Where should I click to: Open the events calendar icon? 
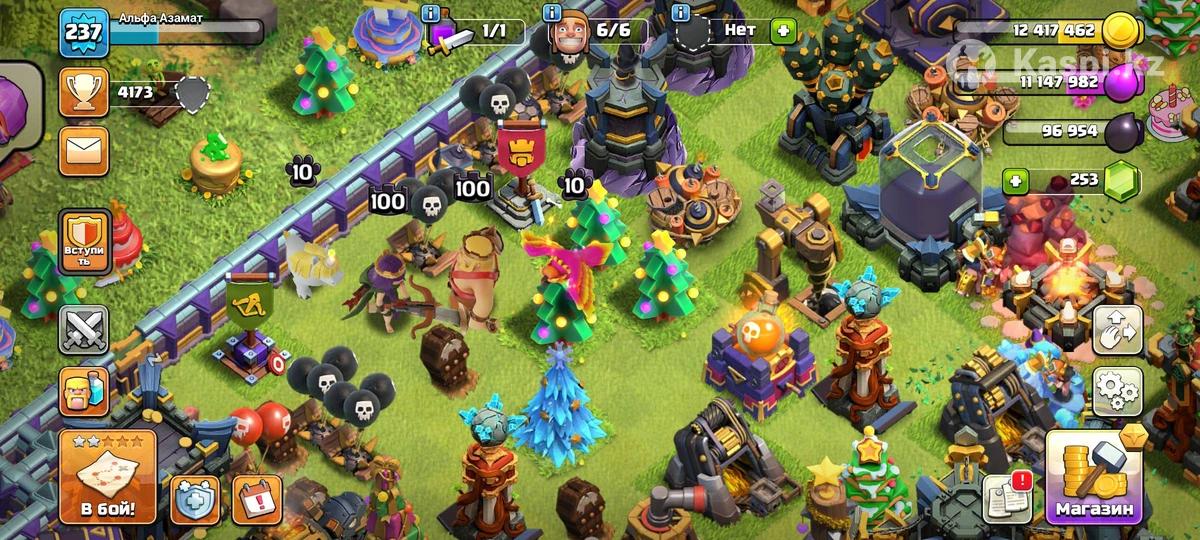pos(257,499)
